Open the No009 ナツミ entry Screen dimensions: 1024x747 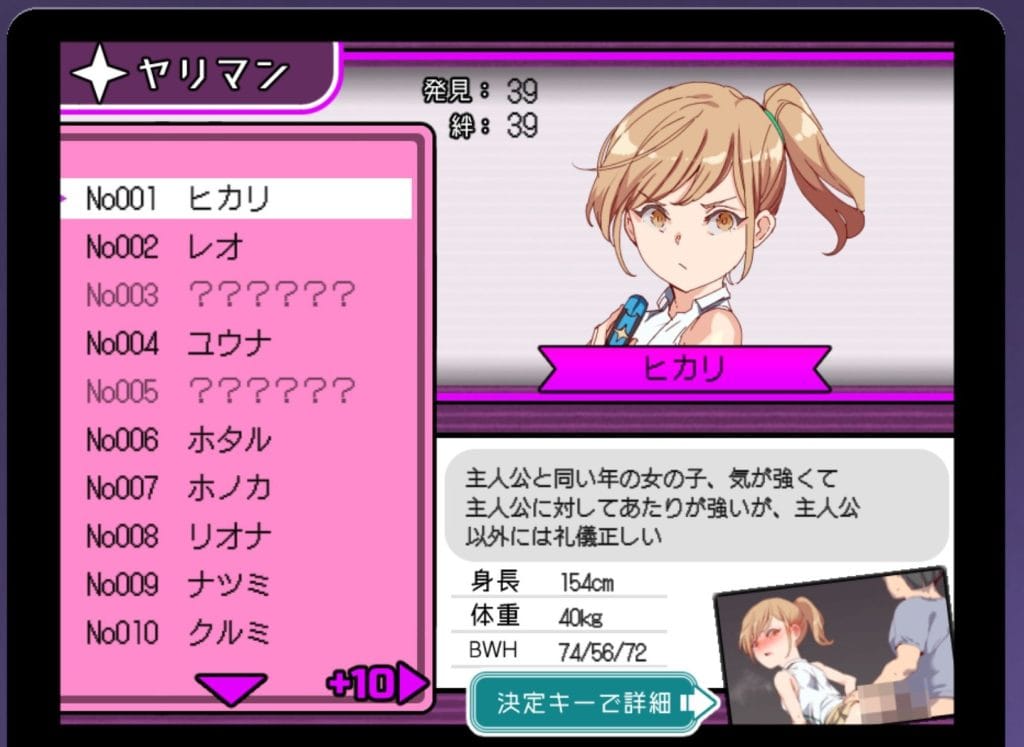point(236,584)
